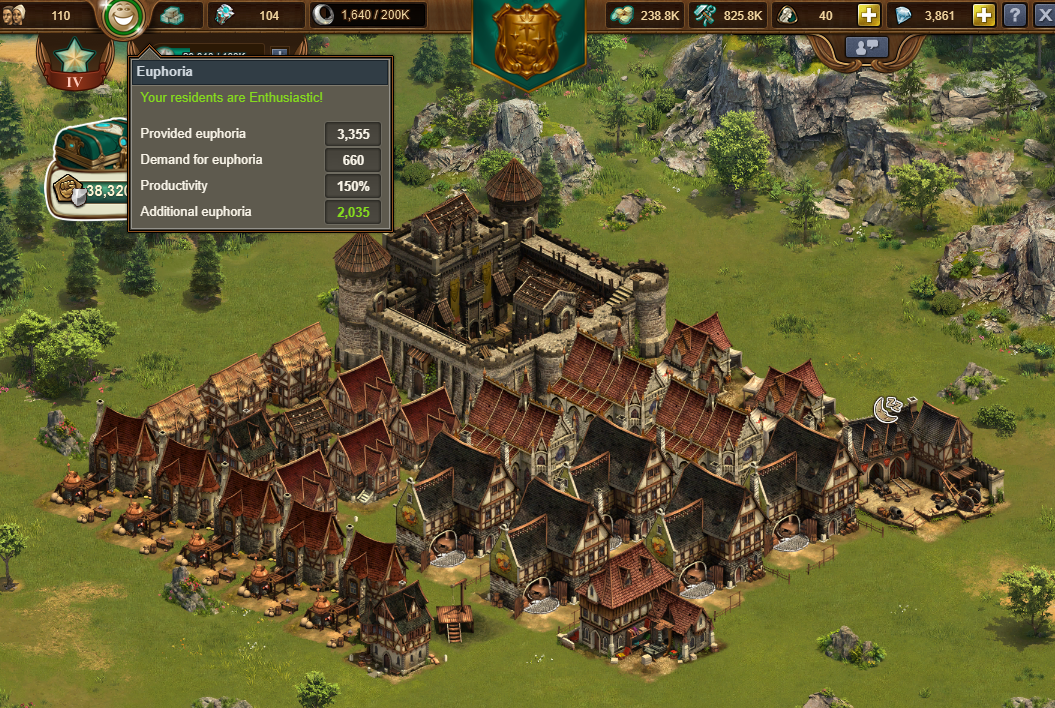Open the green treasure chest reward
The image size is (1055, 708).
pyautogui.click(x=88, y=147)
